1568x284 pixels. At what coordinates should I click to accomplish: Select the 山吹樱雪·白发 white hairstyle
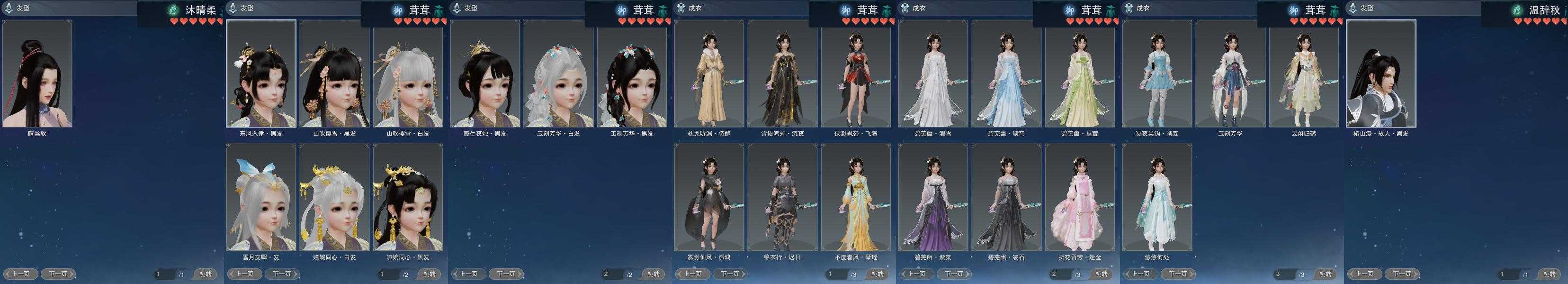pyautogui.click(x=407, y=74)
